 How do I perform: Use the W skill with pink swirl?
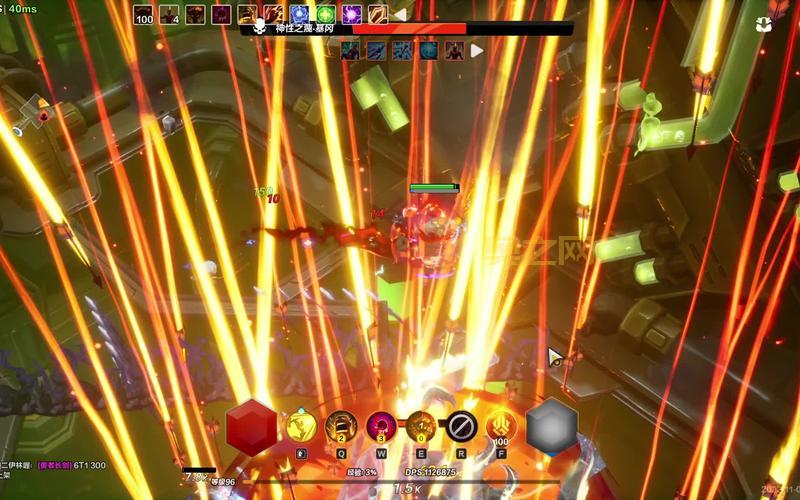tap(381, 427)
